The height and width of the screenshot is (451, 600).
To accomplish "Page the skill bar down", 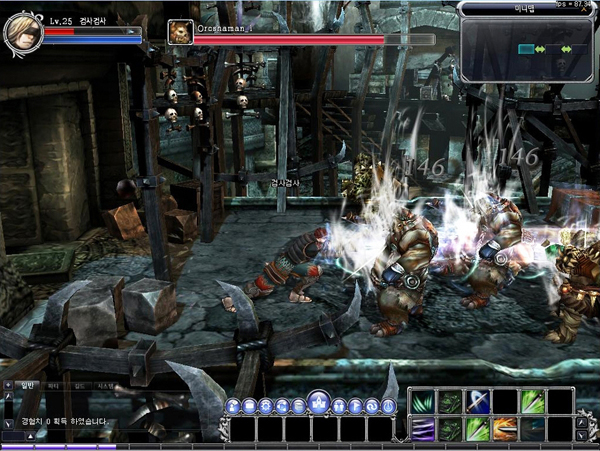I will pyautogui.click(x=582, y=435).
